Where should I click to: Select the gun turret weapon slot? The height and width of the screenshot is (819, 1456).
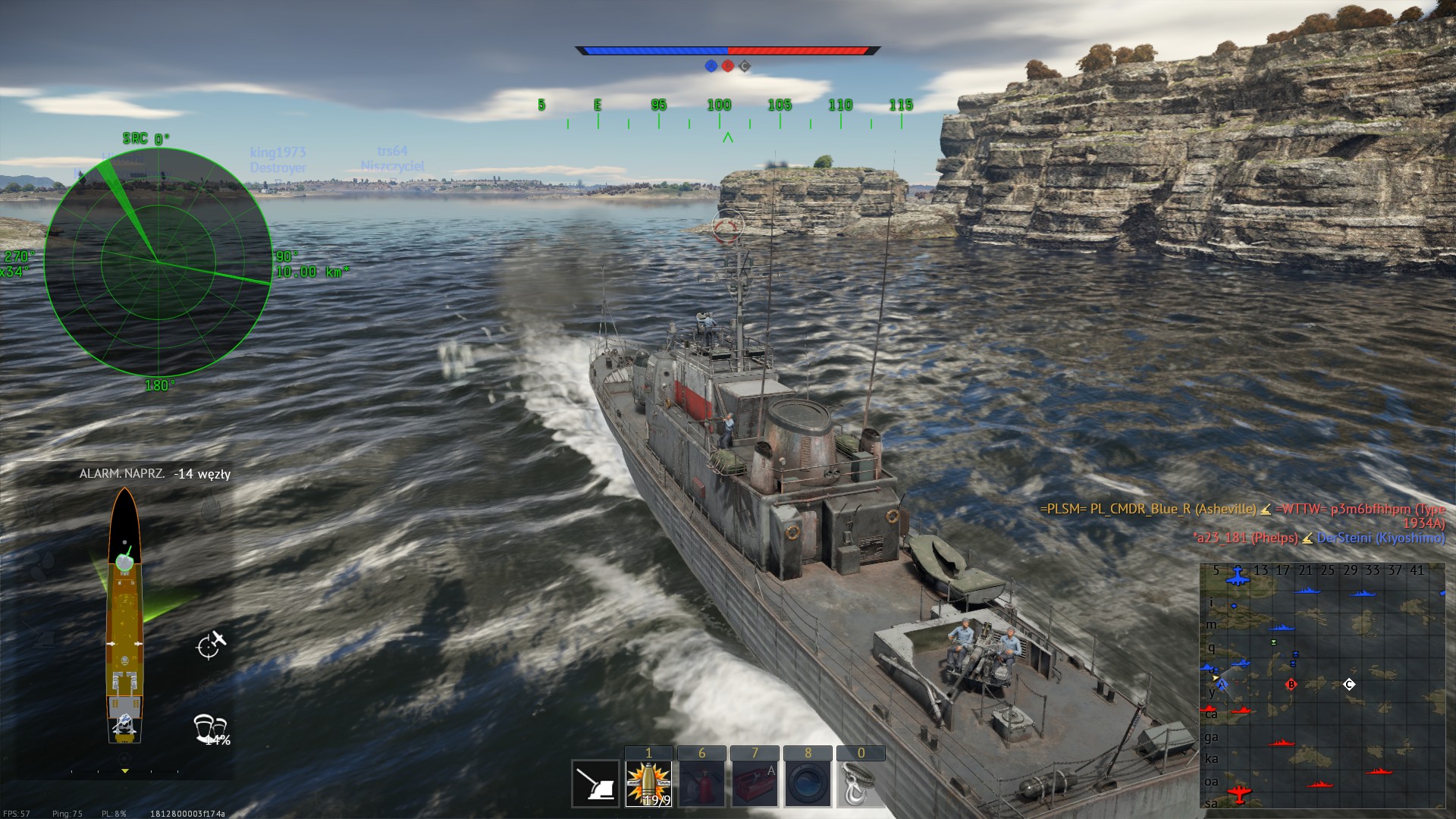tap(595, 784)
